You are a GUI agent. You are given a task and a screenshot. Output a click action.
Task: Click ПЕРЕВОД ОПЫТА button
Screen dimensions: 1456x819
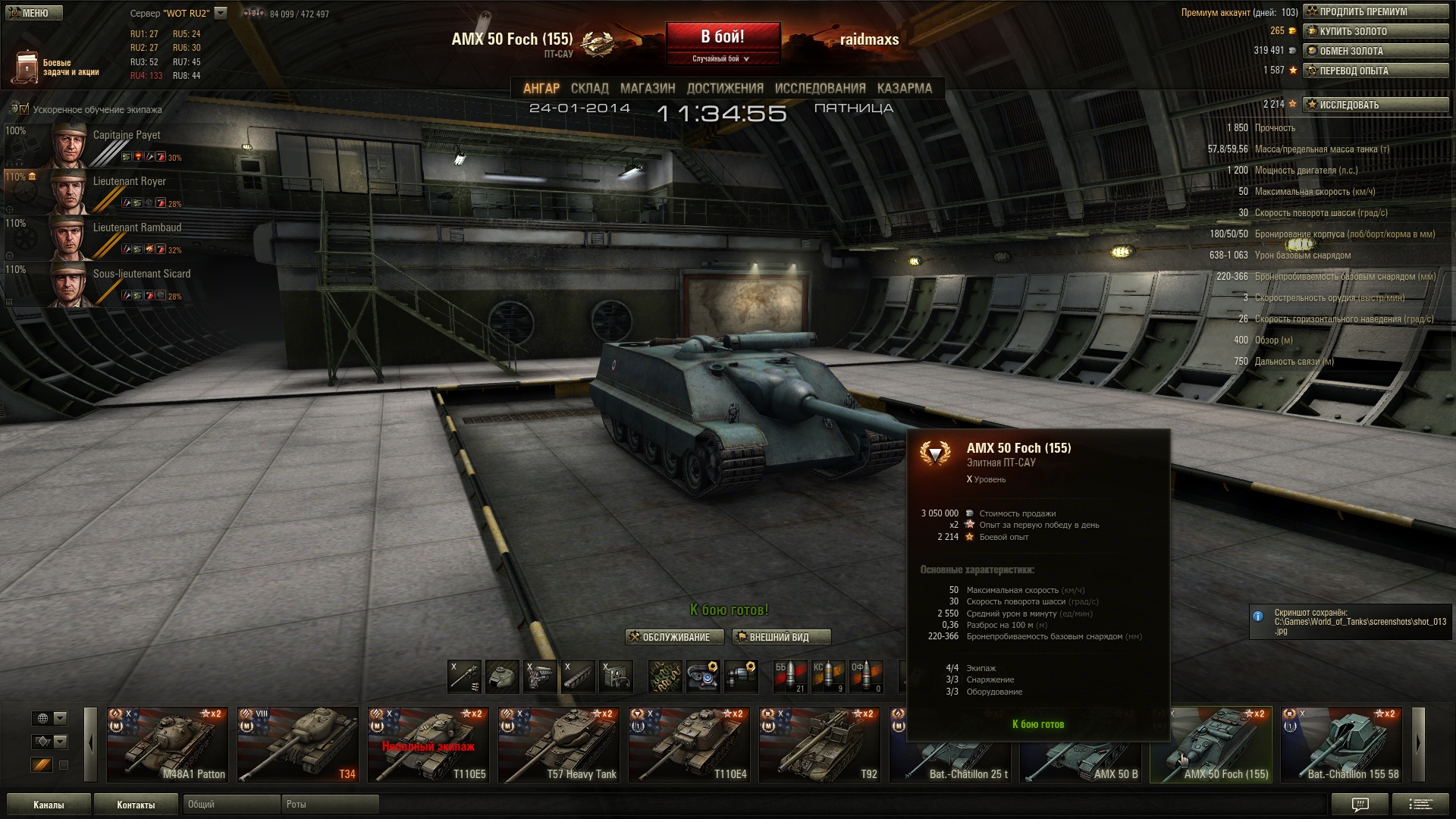1375,71
